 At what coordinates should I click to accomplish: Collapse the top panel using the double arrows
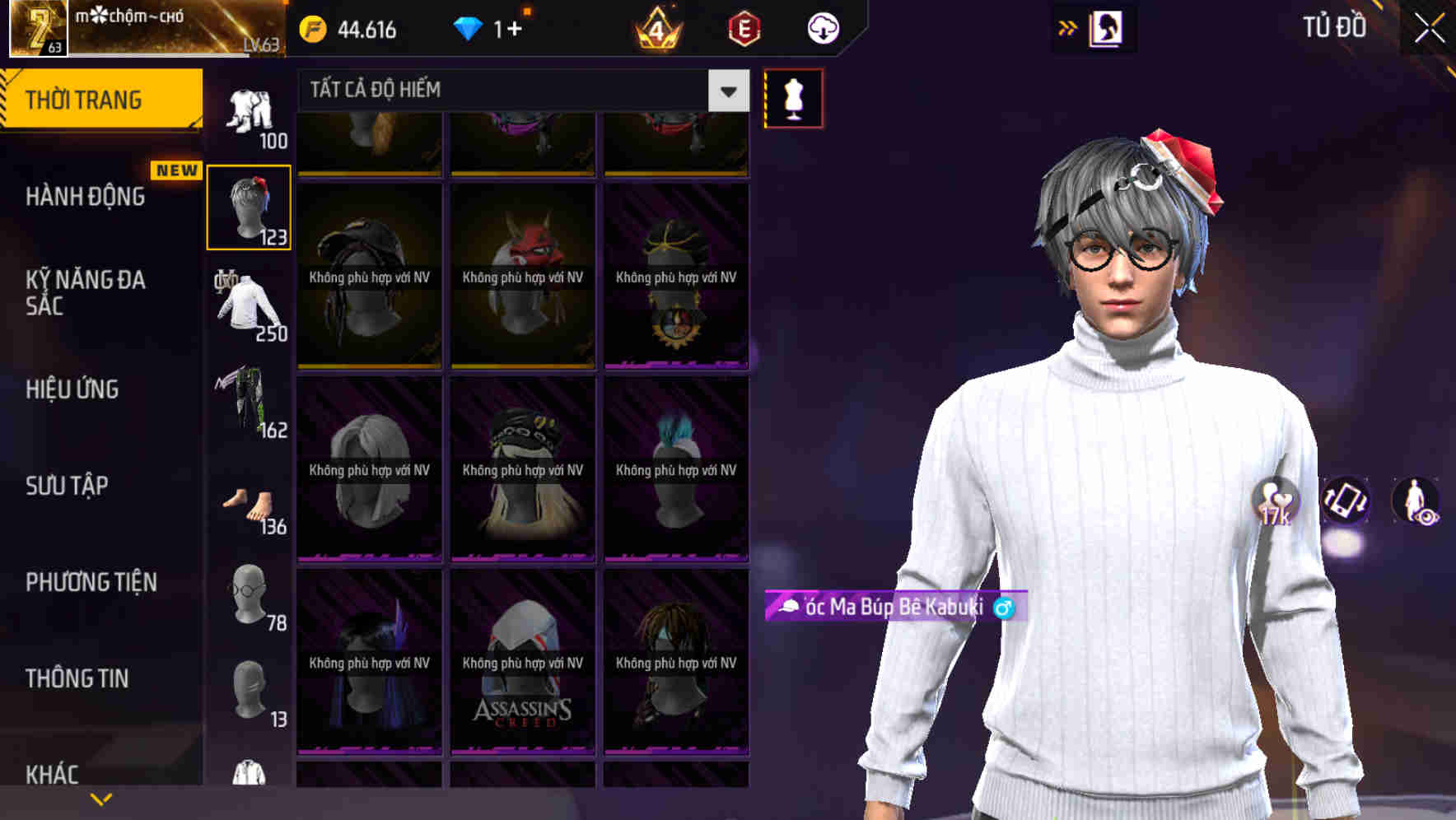[1066, 27]
